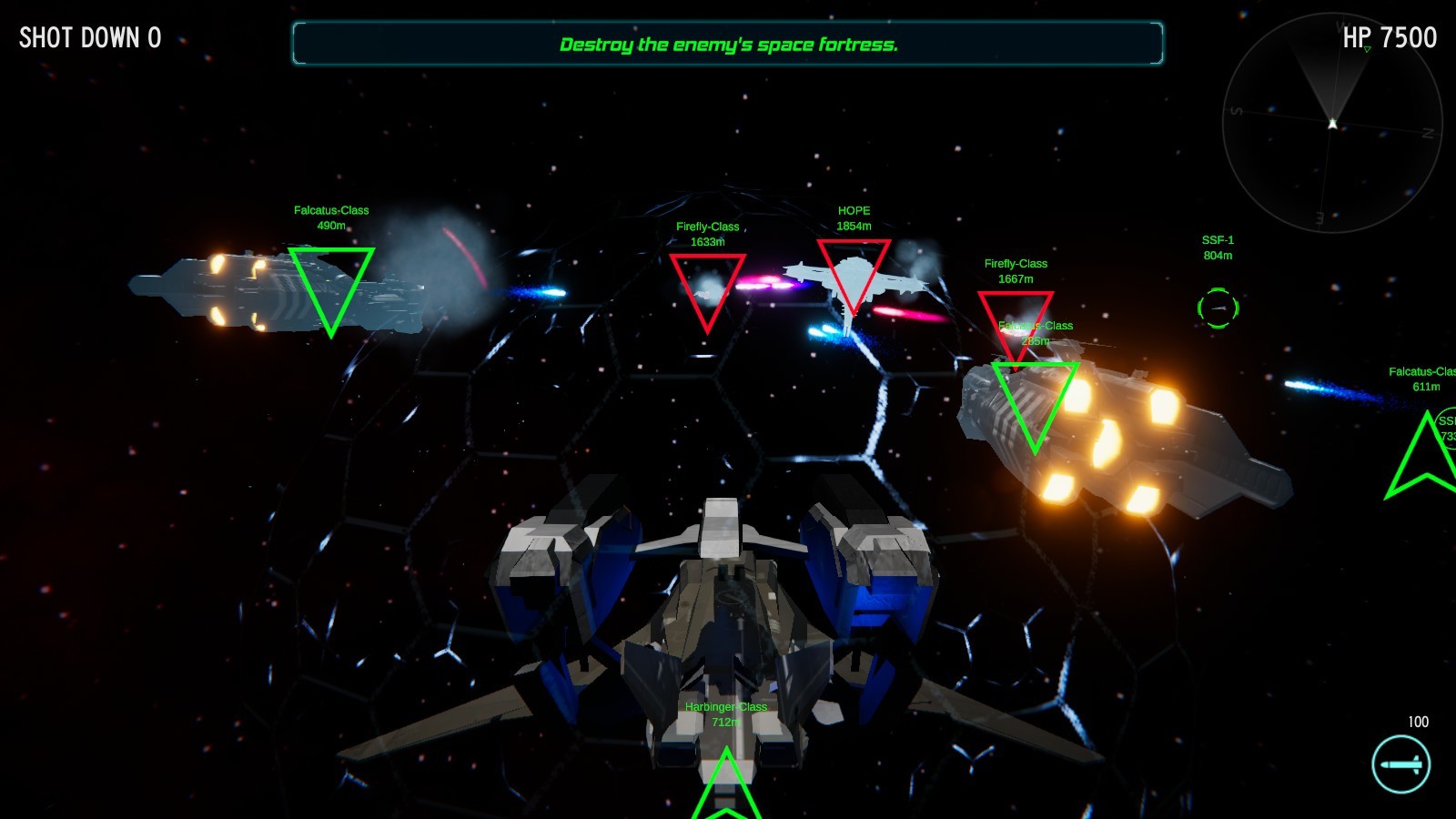Click the missile weapon icon near ammo count
Screen dimensions: 1456x819
click(1400, 764)
